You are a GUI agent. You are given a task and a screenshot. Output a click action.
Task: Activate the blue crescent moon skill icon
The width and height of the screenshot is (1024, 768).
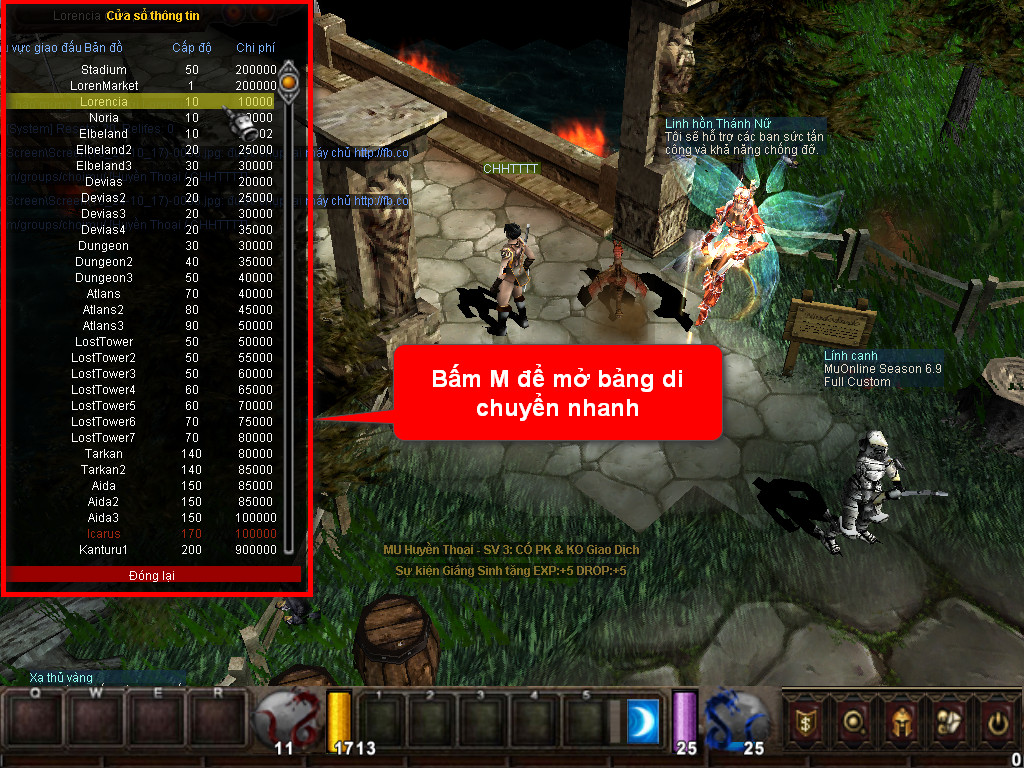tap(643, 722)
